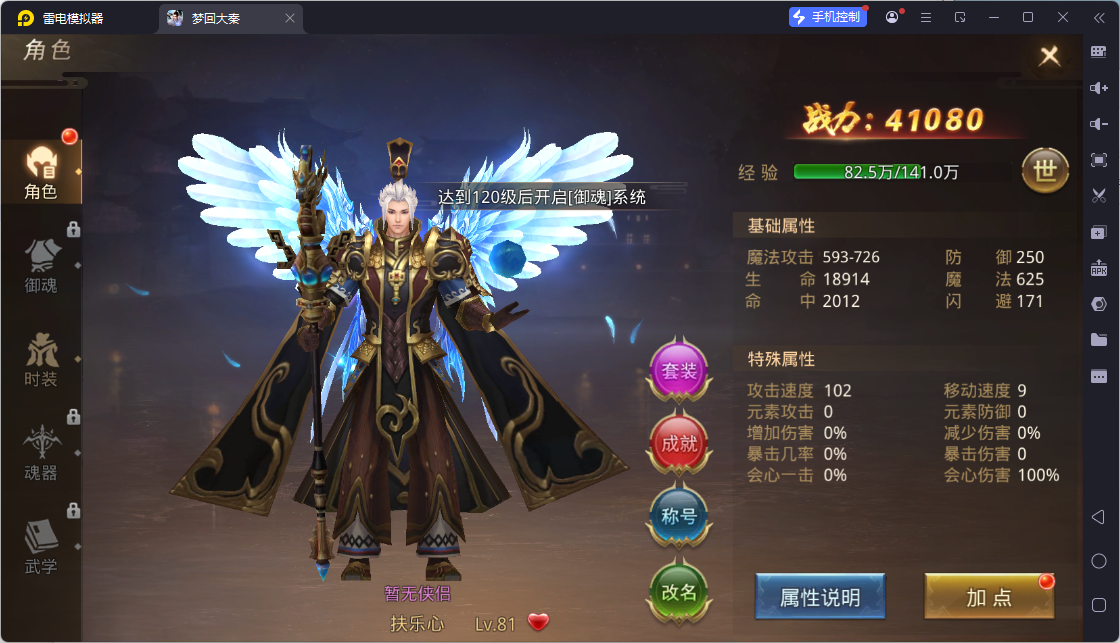The width and height of the screenshot is (1120, 643).
Task: Close the character panel with the X
Action: pyautogui.click(x=1049, y=56)
